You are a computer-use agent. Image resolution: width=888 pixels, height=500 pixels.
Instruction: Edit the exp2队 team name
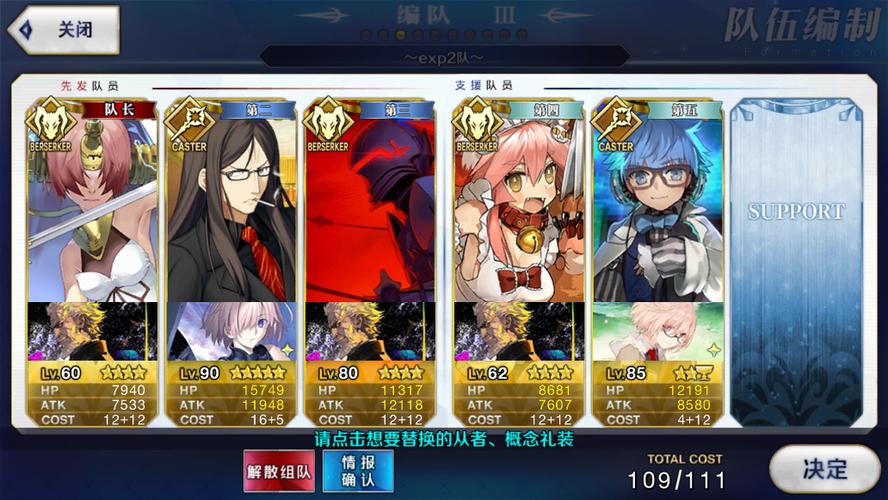[443, 60]
